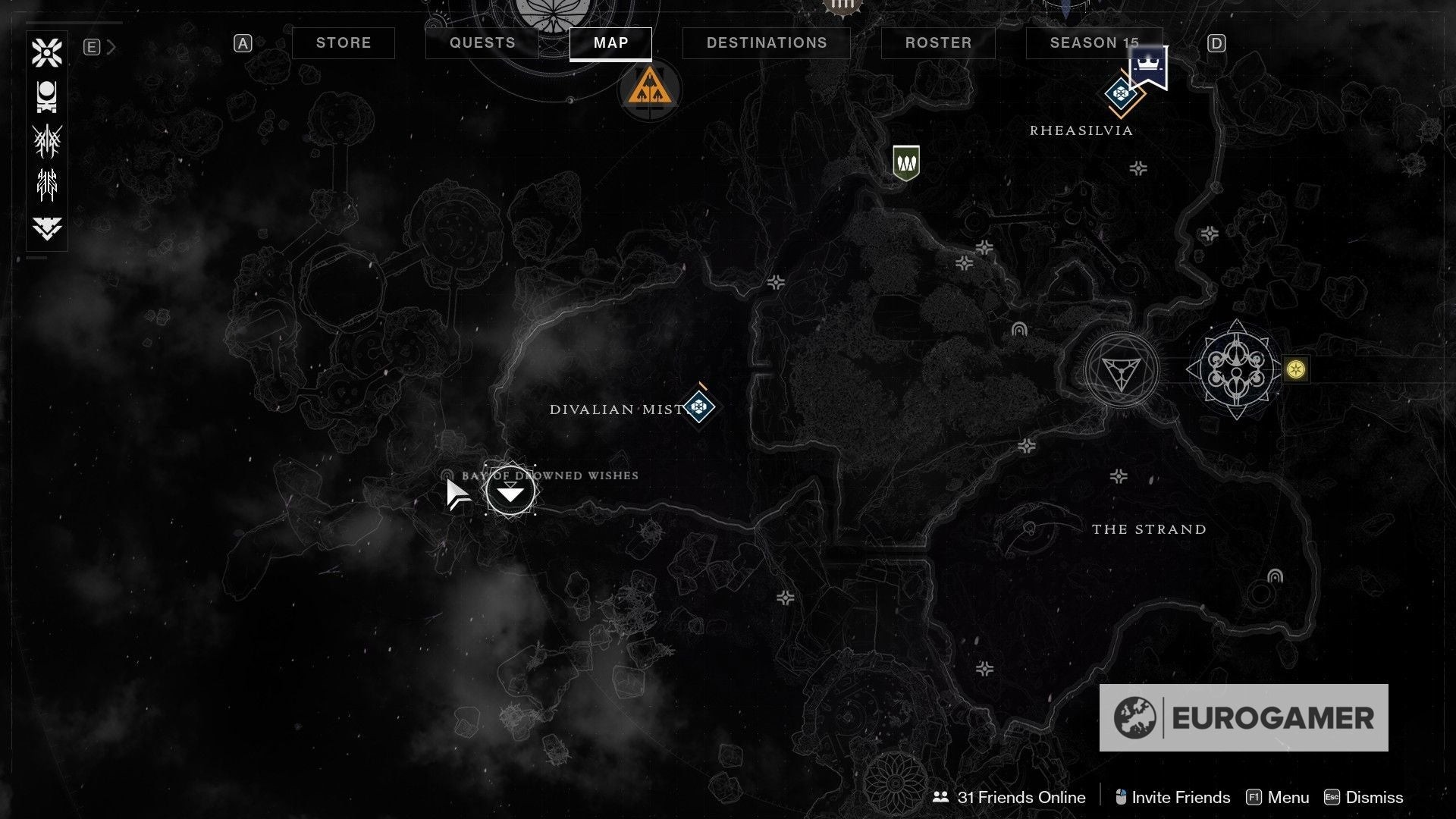Choose the green shield vendor marker

click(x=906, y=162)
